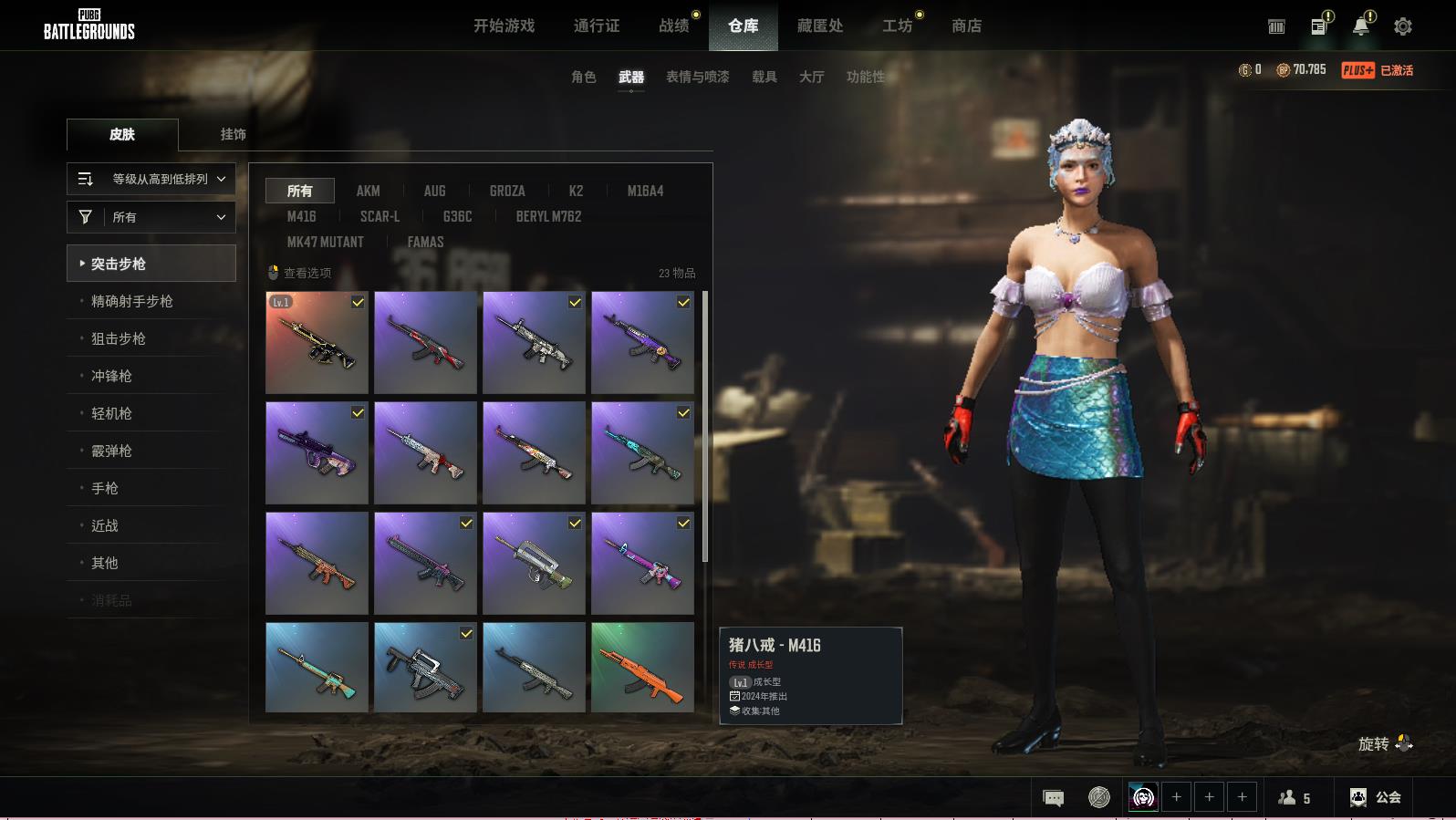Filter skins by M416
The width and height of the screenshot is (1456, 820).
click(301, 216)
